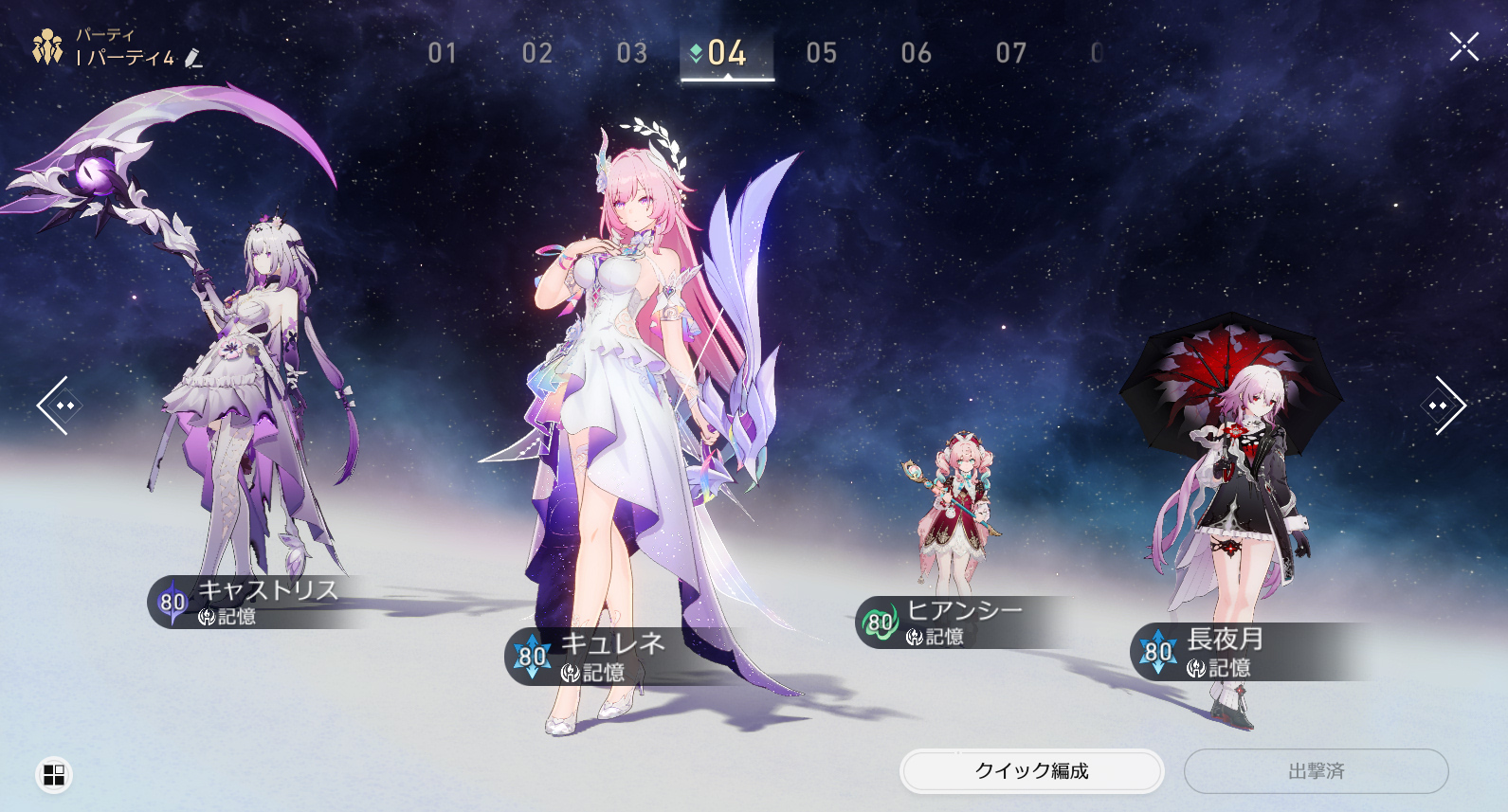Rename party with the pencil icon

coord(193,59)
